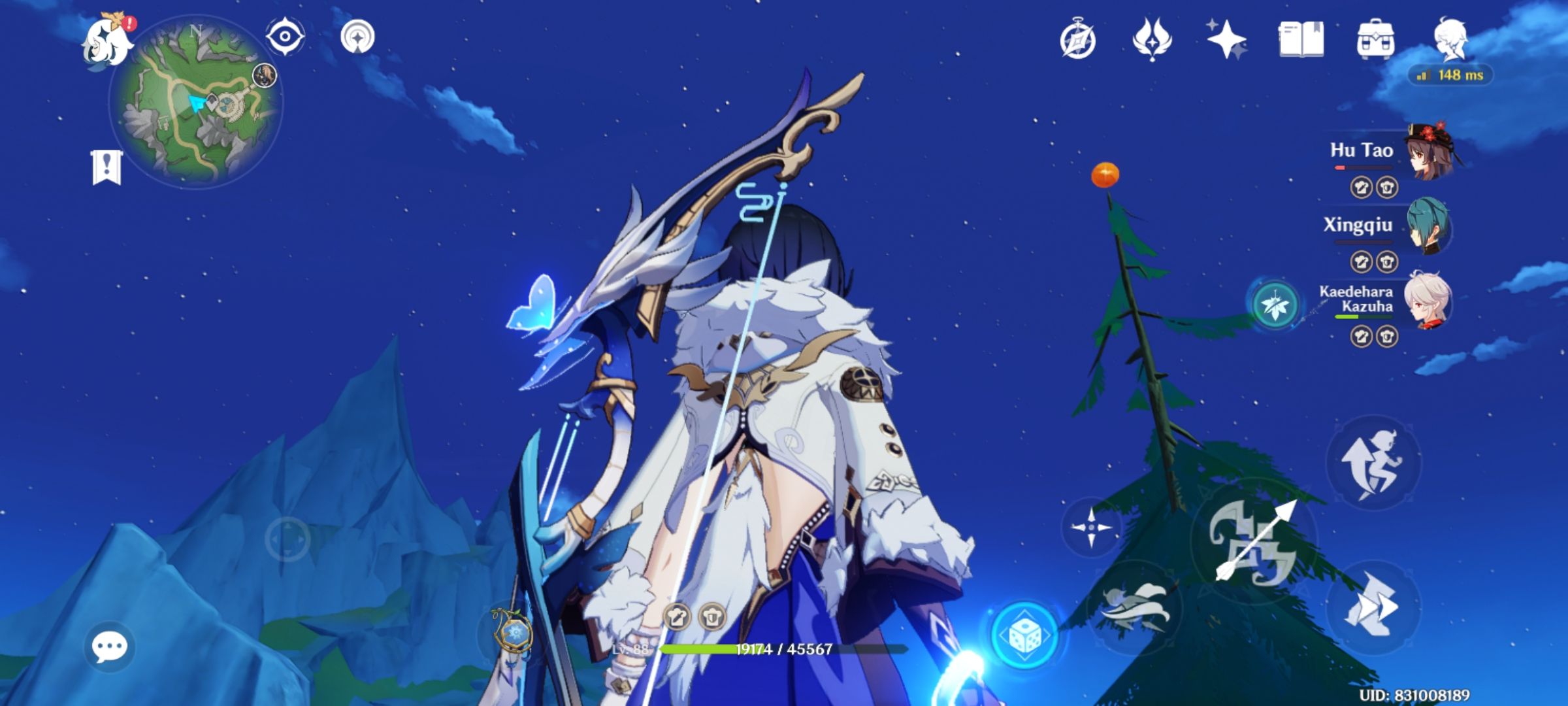
Task: Open the Inventory bag
Action: [1375, 39]
